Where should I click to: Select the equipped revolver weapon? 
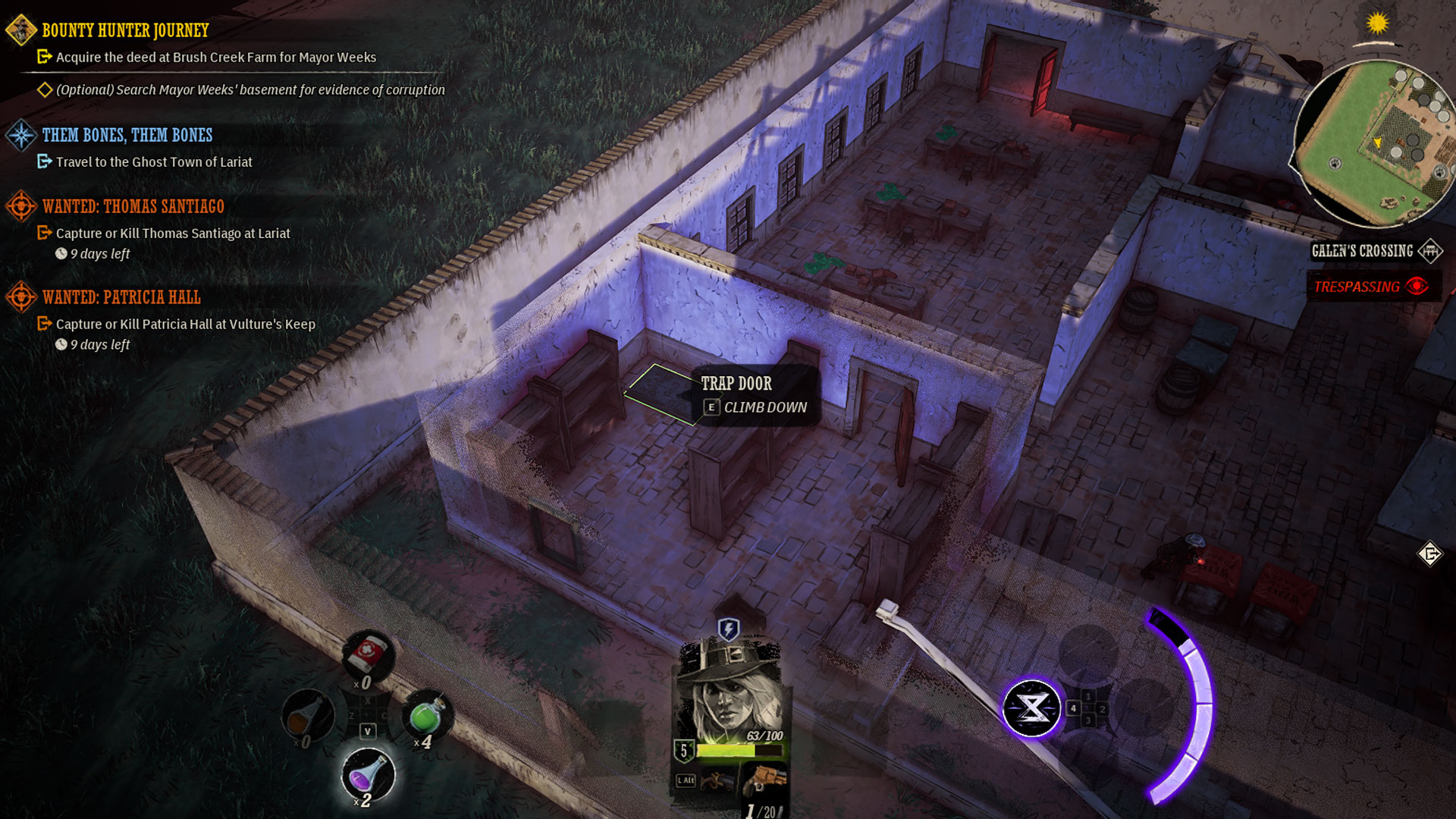click(764, 780)
